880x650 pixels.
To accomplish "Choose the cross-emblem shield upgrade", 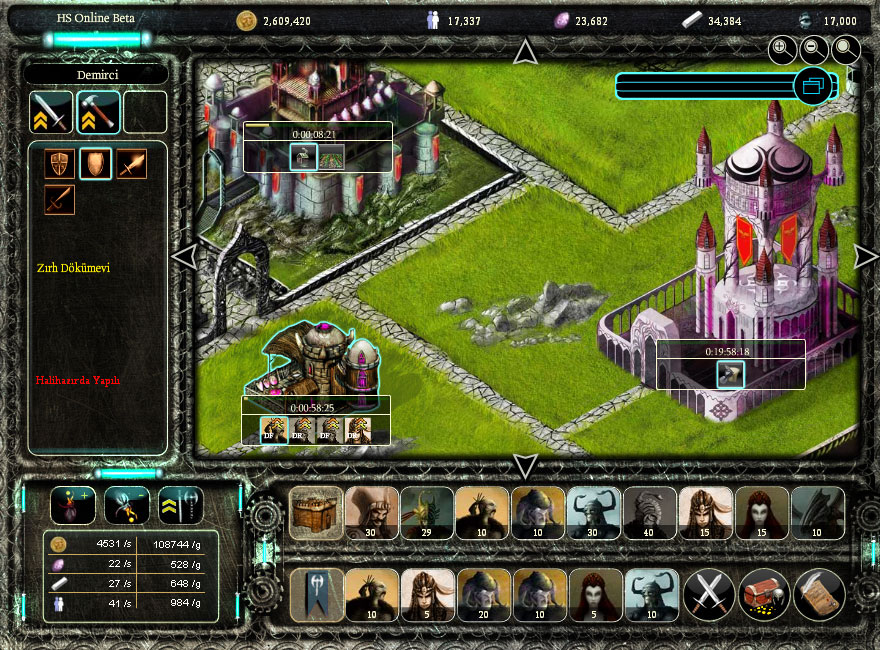I will pos(59,164).
